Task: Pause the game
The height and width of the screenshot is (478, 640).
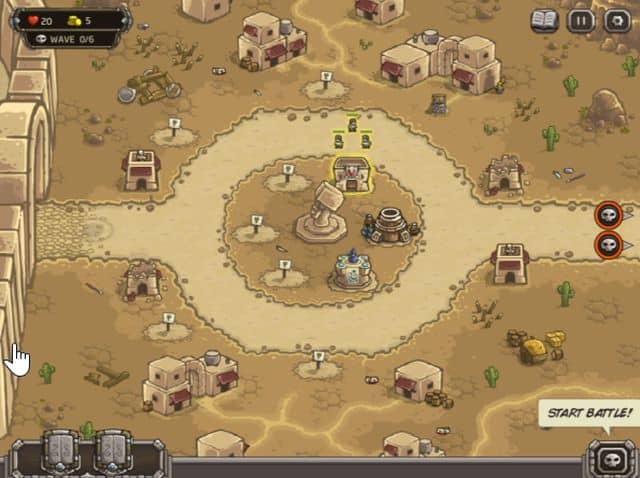Action: tap(581, 19)
